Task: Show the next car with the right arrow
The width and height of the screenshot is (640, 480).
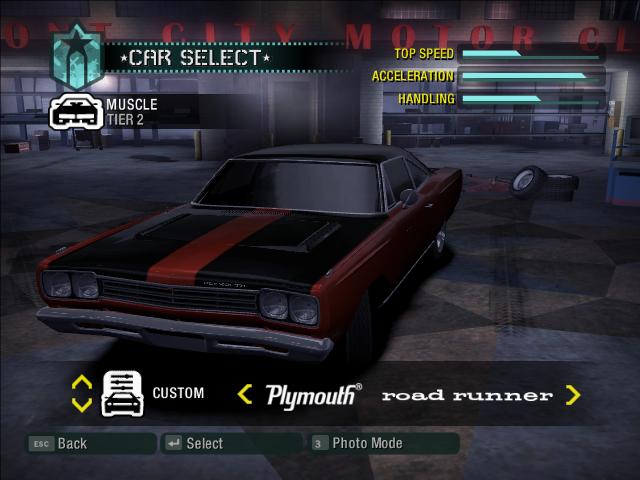Action: 573,395
